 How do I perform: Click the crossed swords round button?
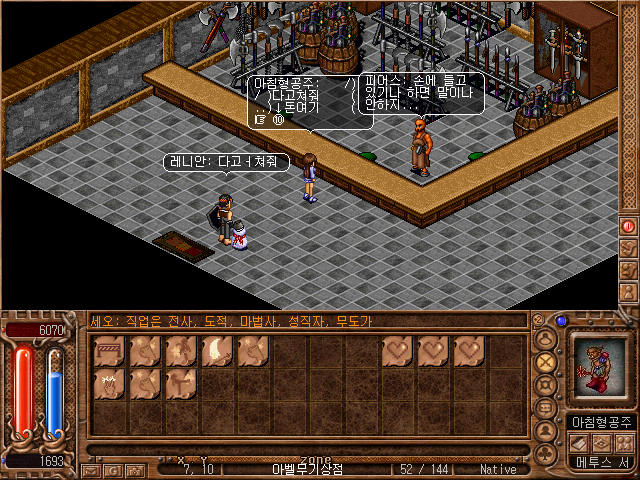click(546, 362)
